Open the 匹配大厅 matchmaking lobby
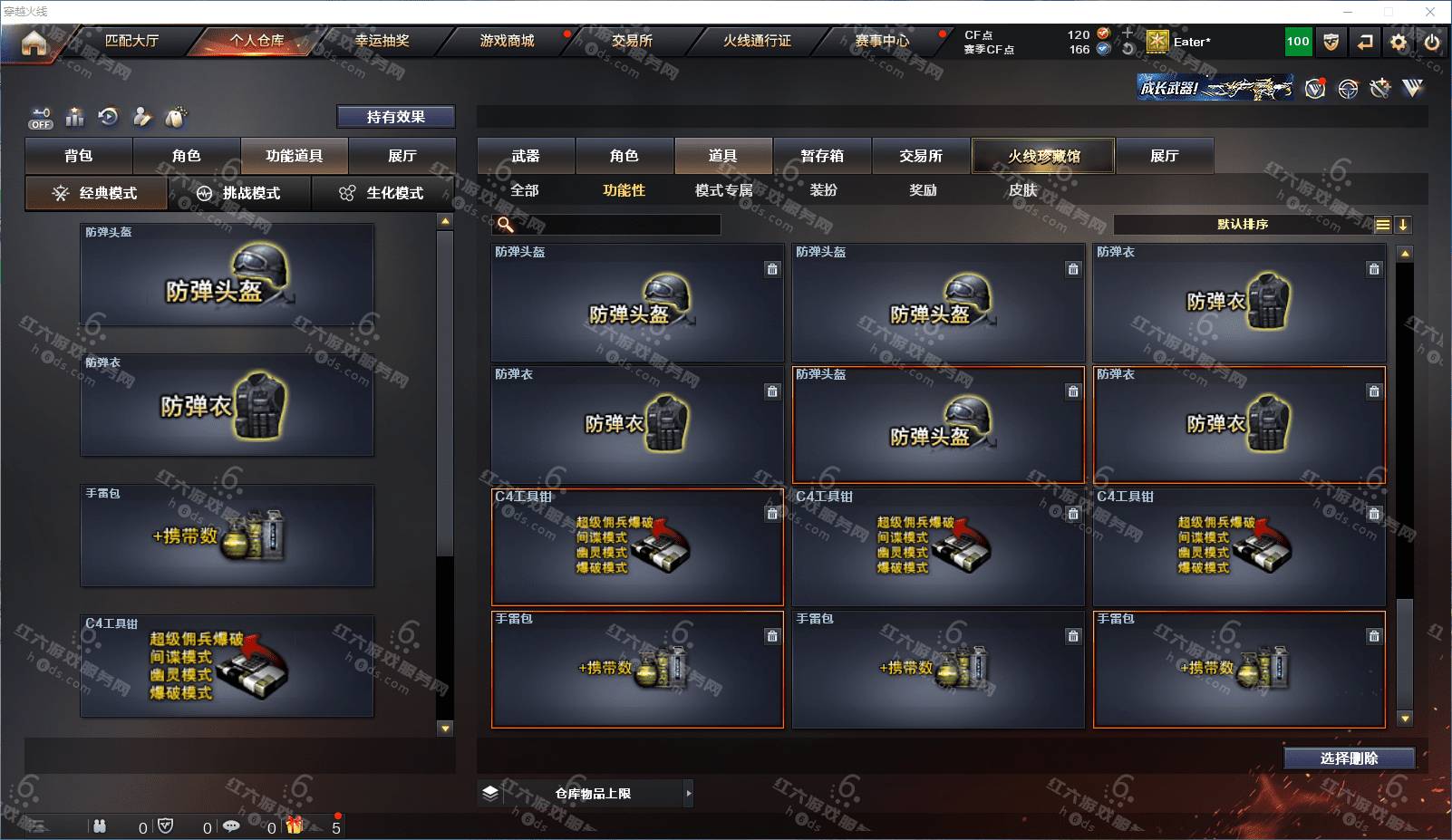1452x840 pixels. point(131,41)
